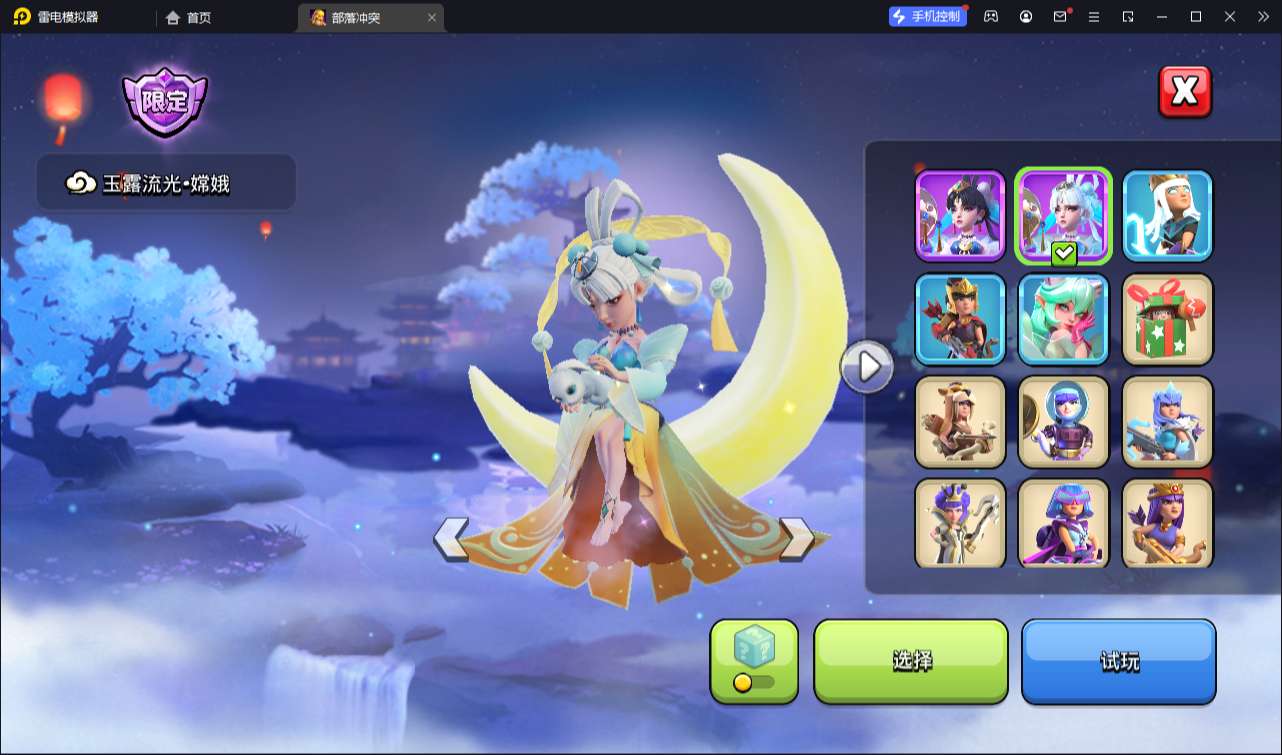The height and width of the screenshot is (755, 1282).
Task: Select the black-haired Chang'e skin thumbnail
Action: point(960,216)
